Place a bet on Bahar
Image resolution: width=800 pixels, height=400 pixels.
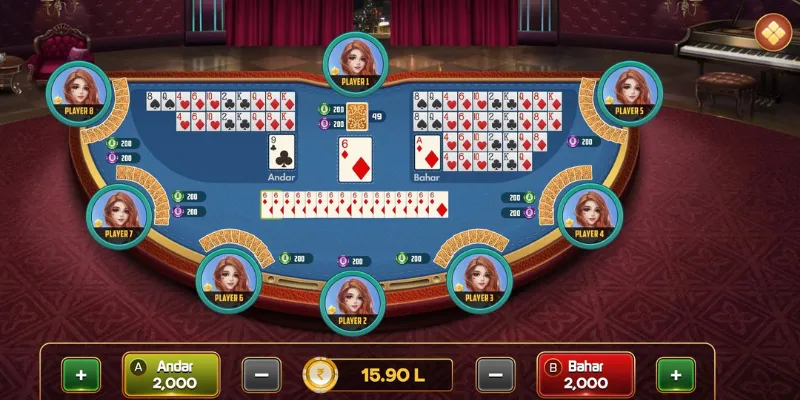[586, 375]
